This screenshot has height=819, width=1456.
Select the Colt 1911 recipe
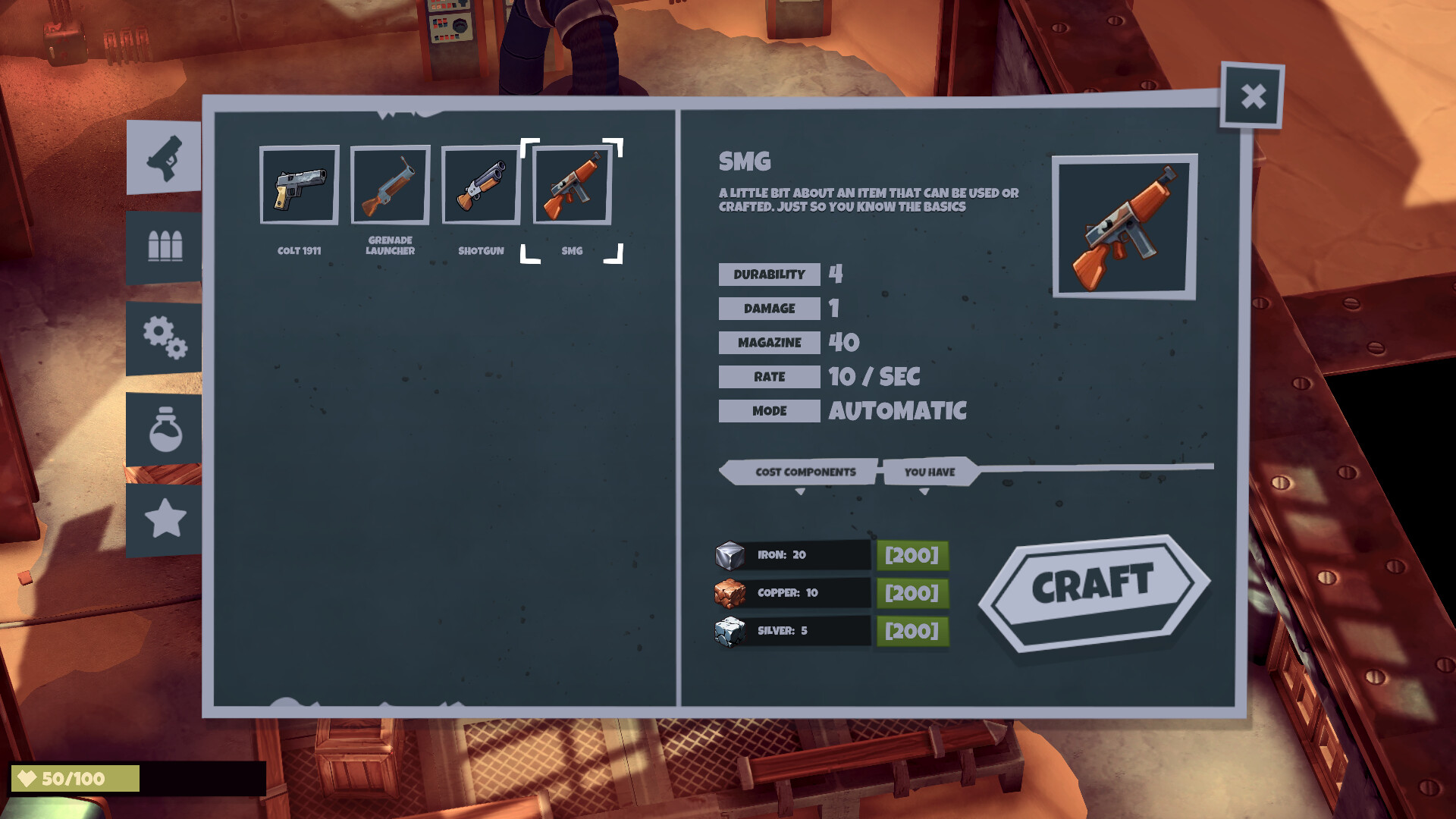299,185
